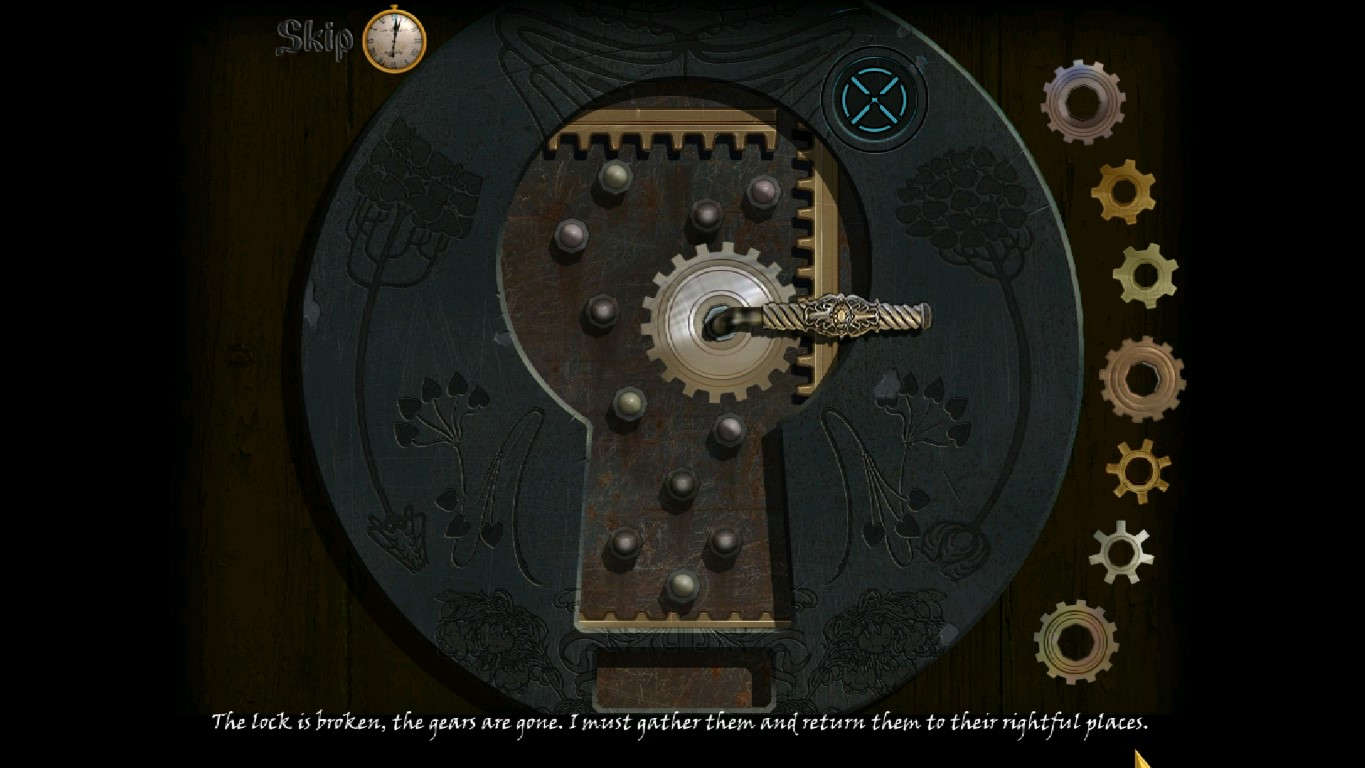
Task: Select the topmost silver gear in the sidebar
Action: (1085, 100)
